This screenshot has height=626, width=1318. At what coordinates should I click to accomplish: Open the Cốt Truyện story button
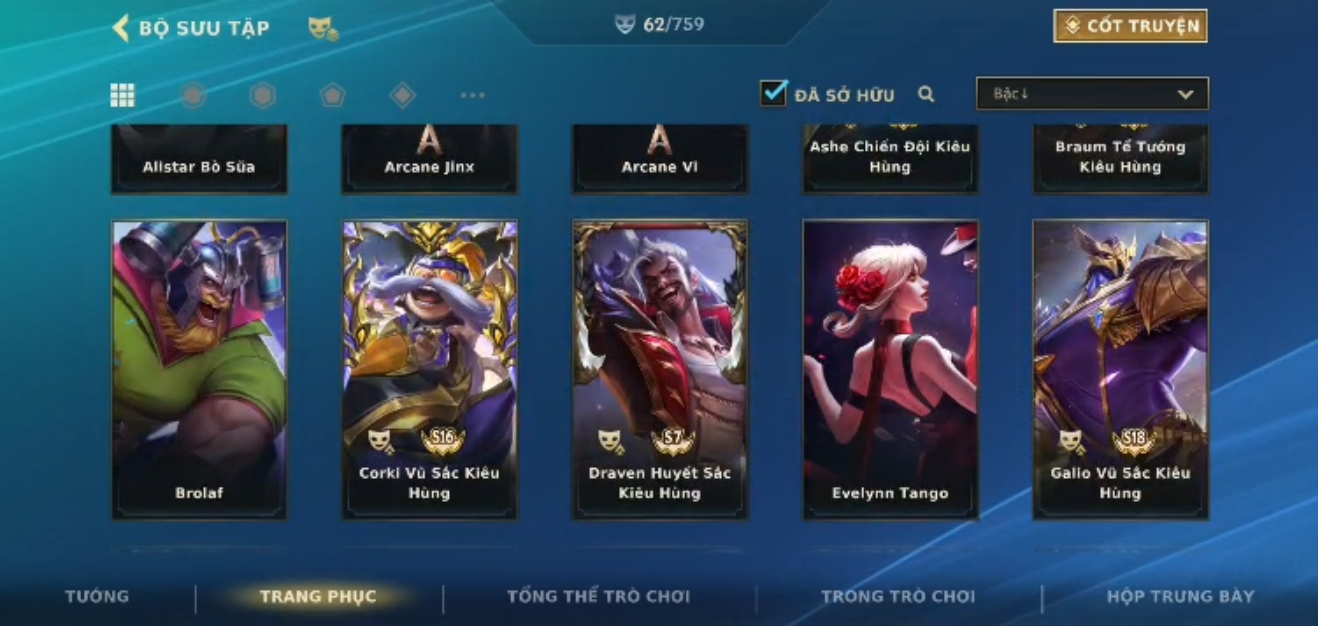(x=1130, y=26)
